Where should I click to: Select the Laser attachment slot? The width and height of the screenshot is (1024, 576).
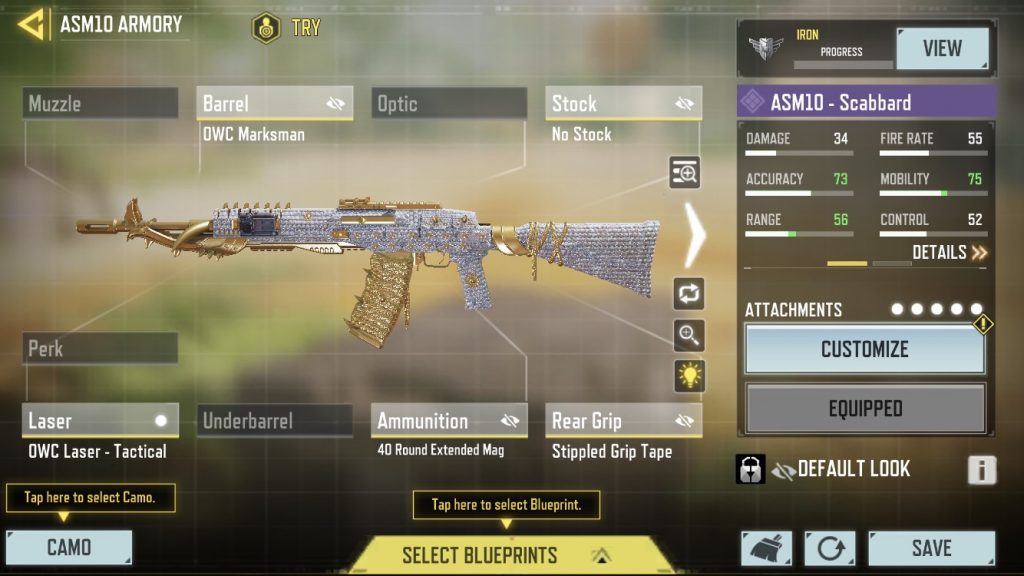(x=100, y=421)
